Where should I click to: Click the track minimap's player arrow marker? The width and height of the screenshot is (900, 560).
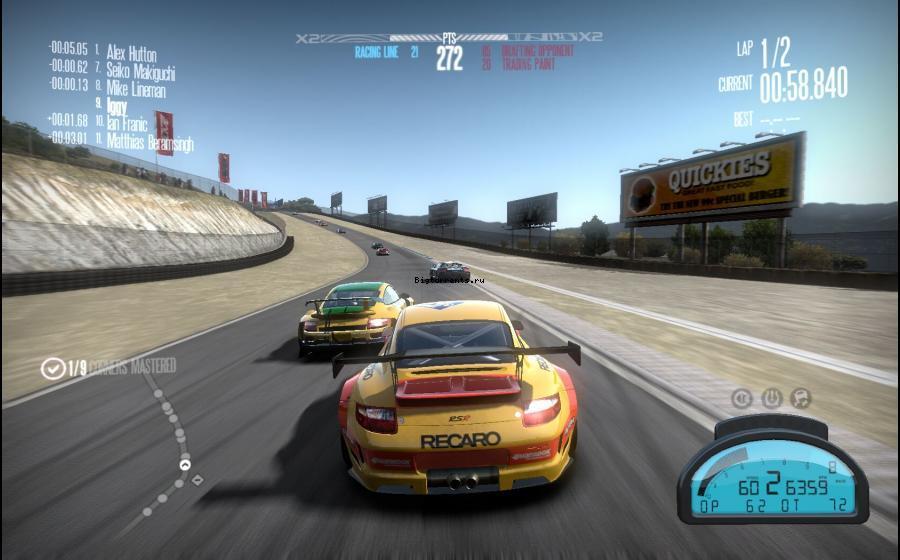[x=185, y=464]
